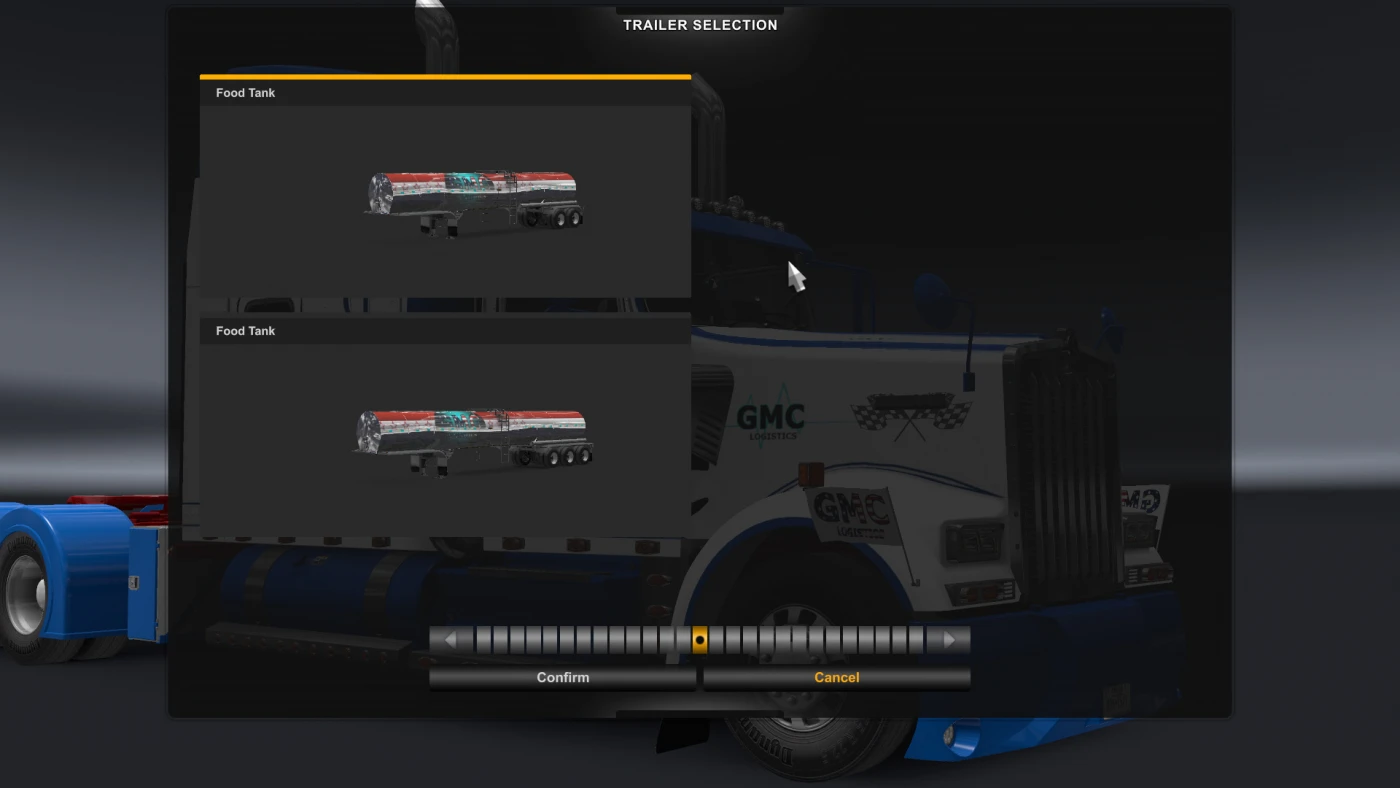Cancel the trailer selection
Screen dimensions: 1400x788
point(836,677)
